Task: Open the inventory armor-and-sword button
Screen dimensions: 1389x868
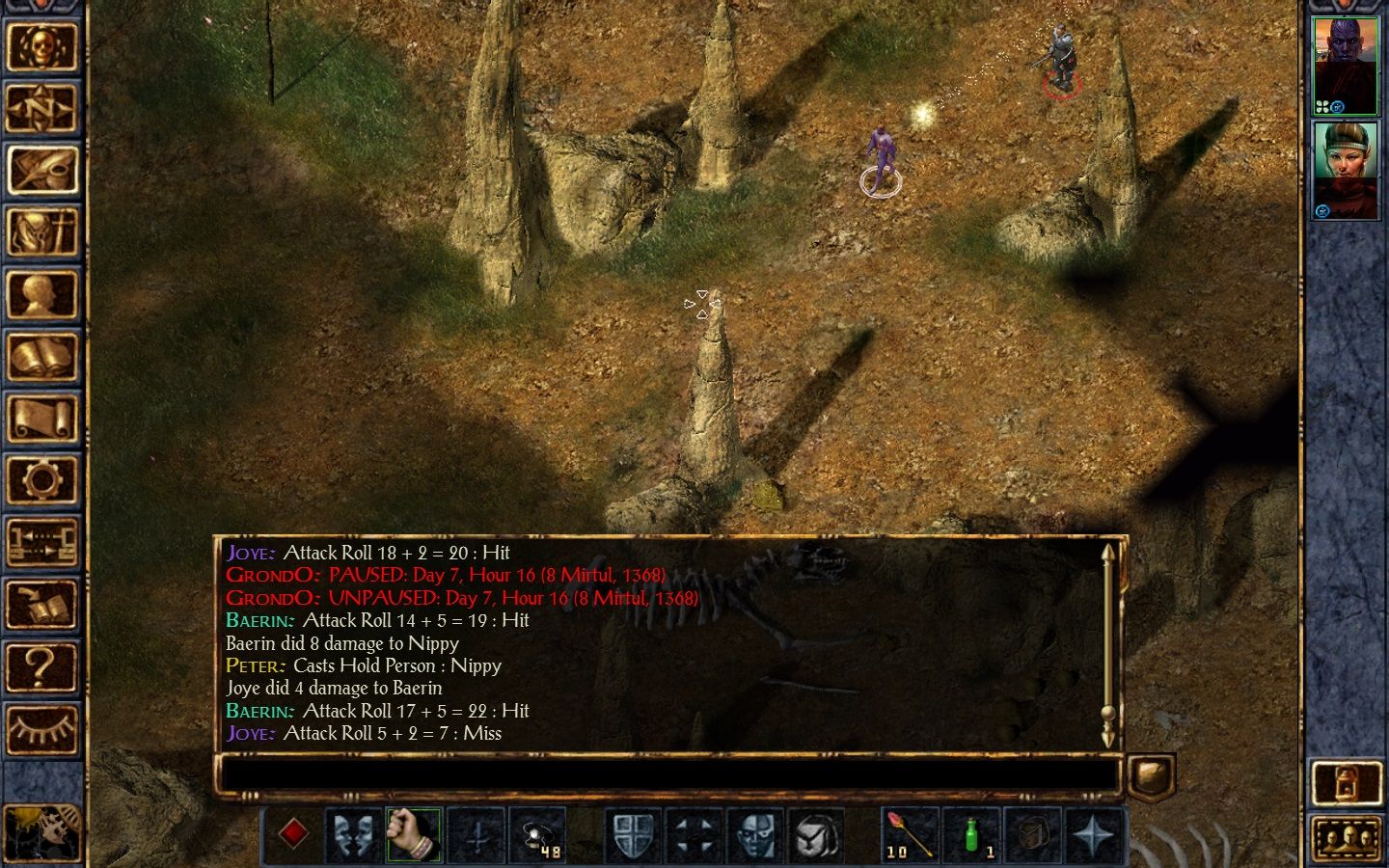Action: (41, 232)
